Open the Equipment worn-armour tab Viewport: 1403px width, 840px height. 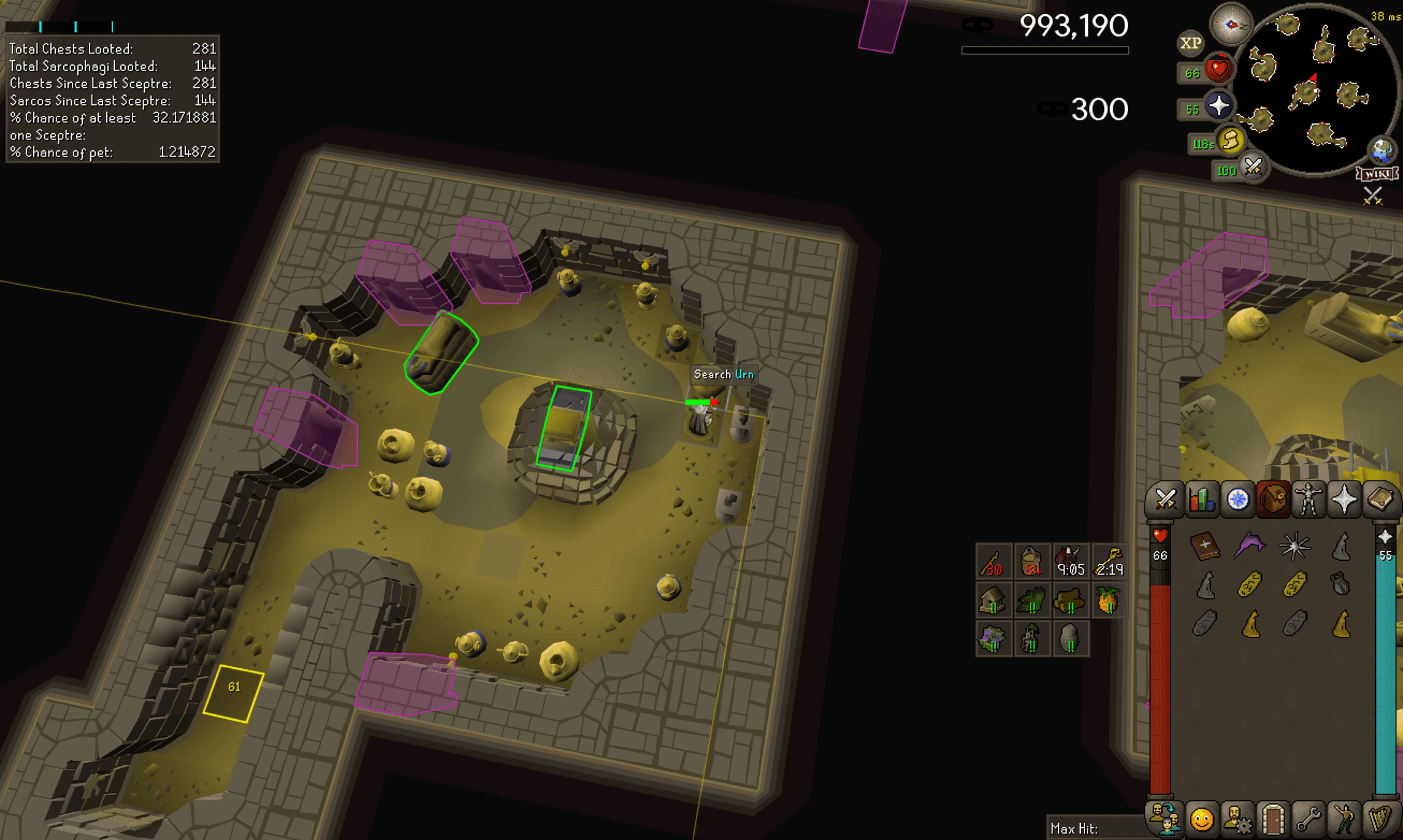pos(1308,499)
